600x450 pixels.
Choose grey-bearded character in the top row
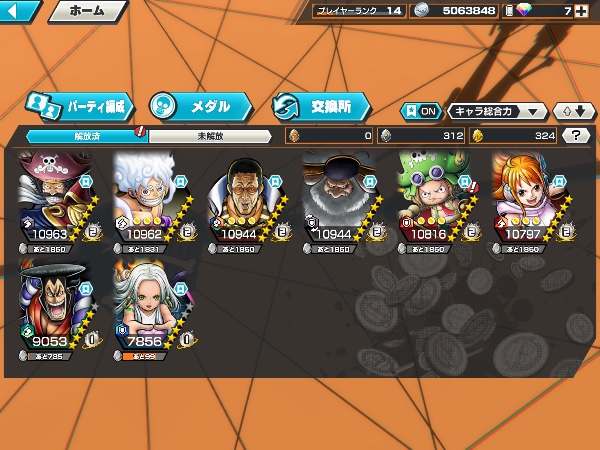(x=341, y=200)
